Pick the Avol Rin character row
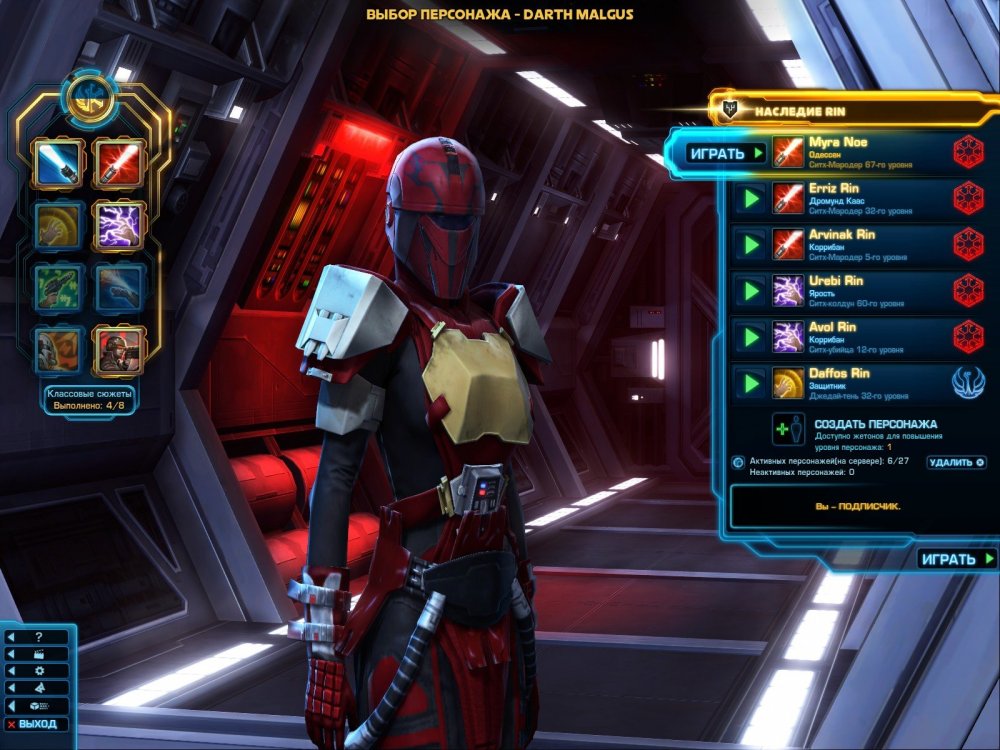This screenshot has width=1000, height=750. (x=860, y=337)
